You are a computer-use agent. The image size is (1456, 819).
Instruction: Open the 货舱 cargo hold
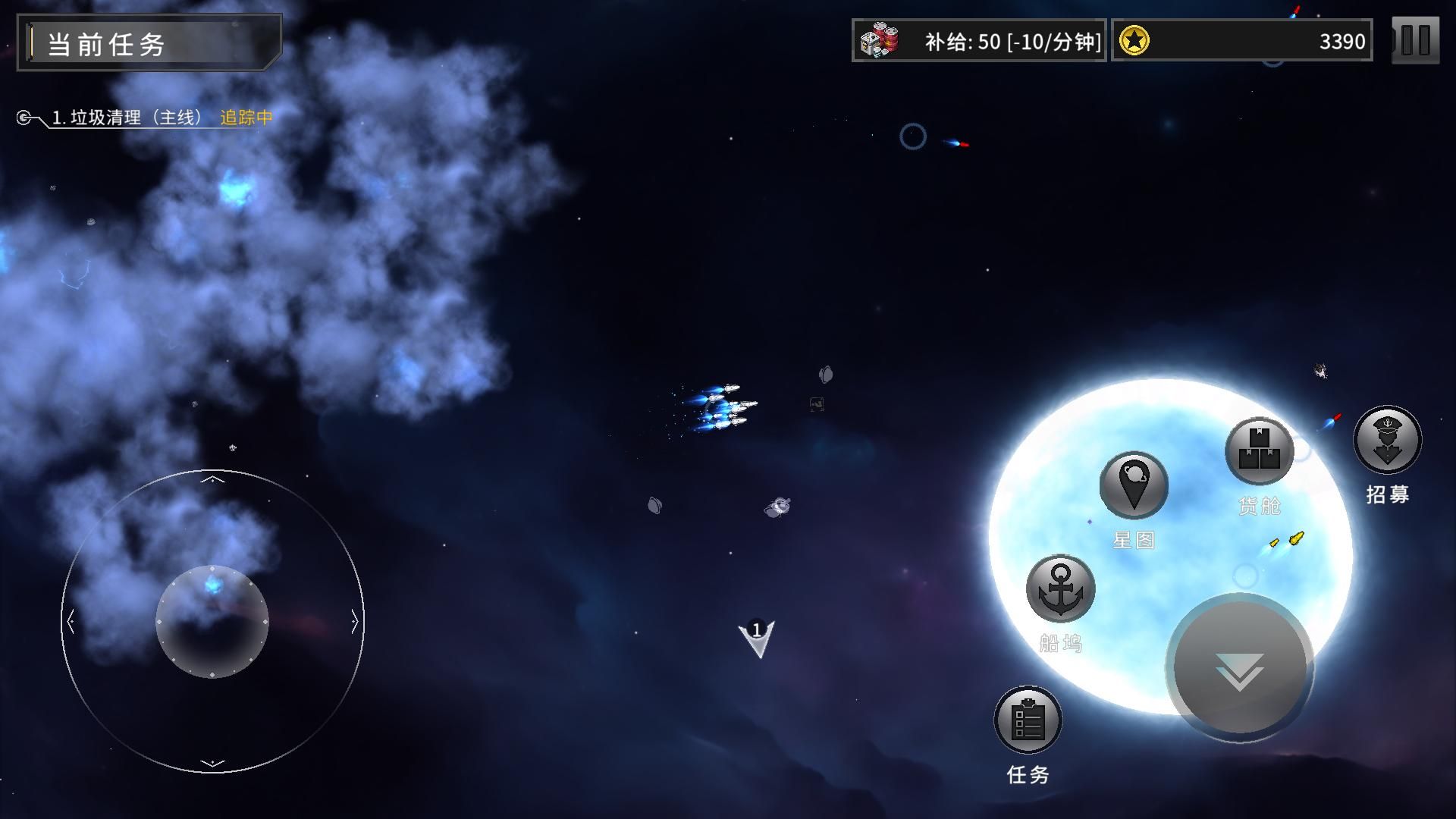[1260, 452]
